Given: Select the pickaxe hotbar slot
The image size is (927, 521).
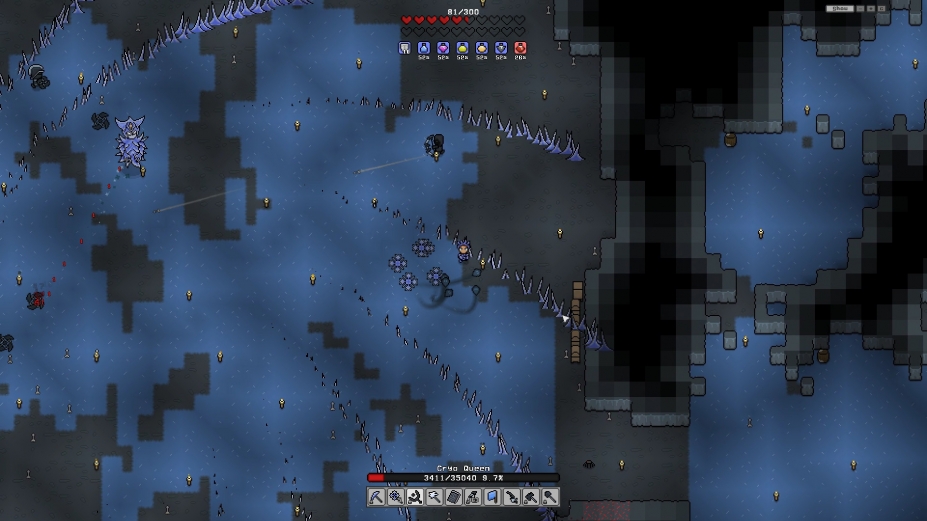Looking at the screenshot, I should click(376, 497).
